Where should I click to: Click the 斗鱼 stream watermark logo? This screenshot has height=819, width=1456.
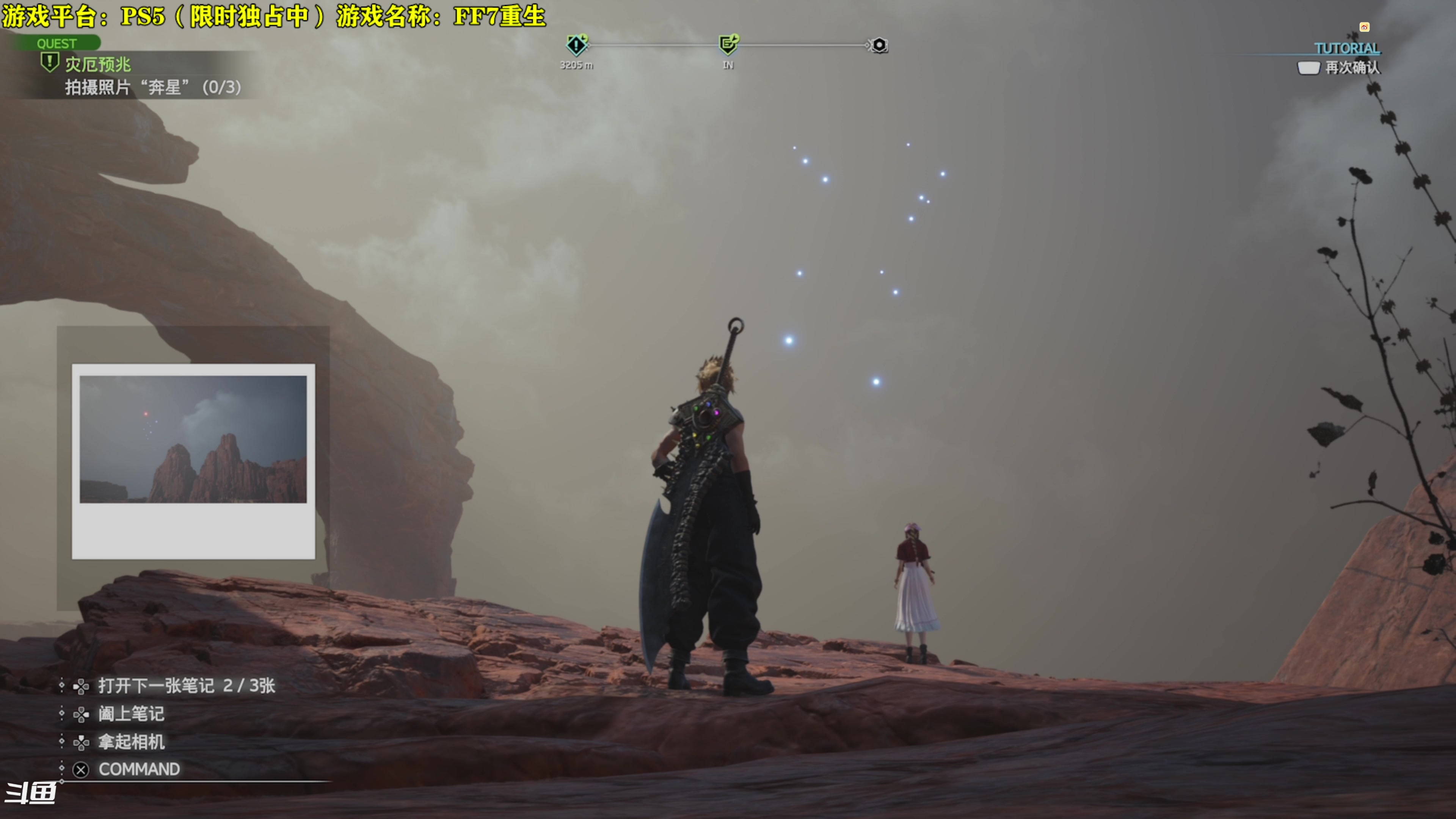pyautogui.click(x=30, y=792)
